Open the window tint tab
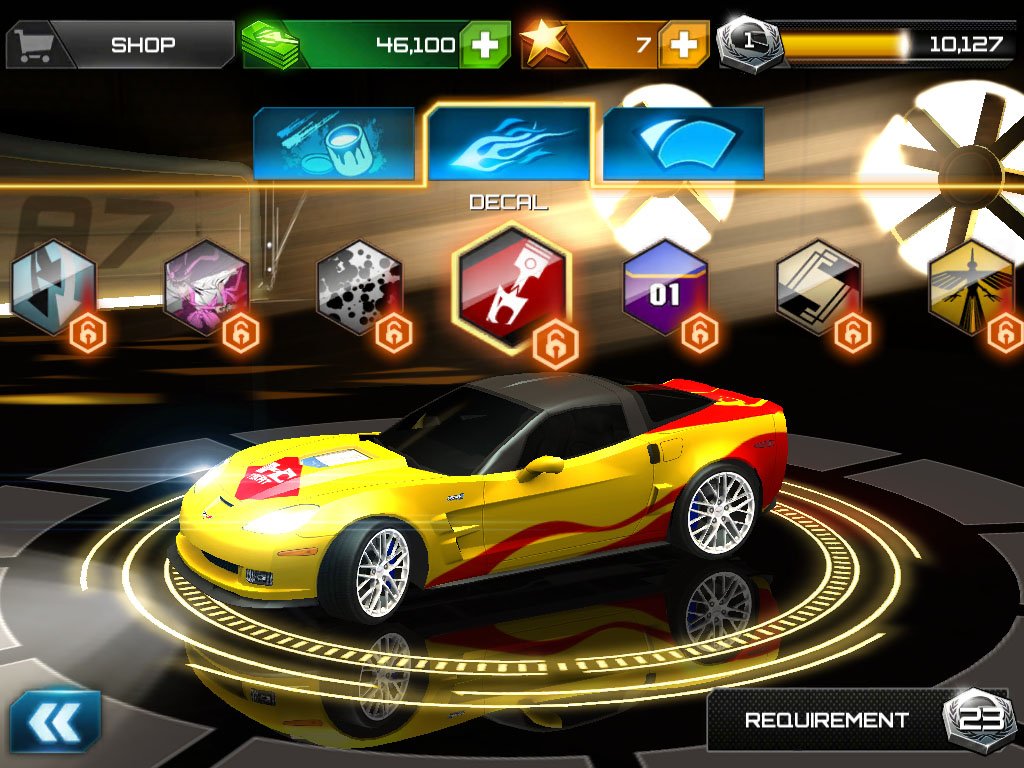 (x=684, y=144)
